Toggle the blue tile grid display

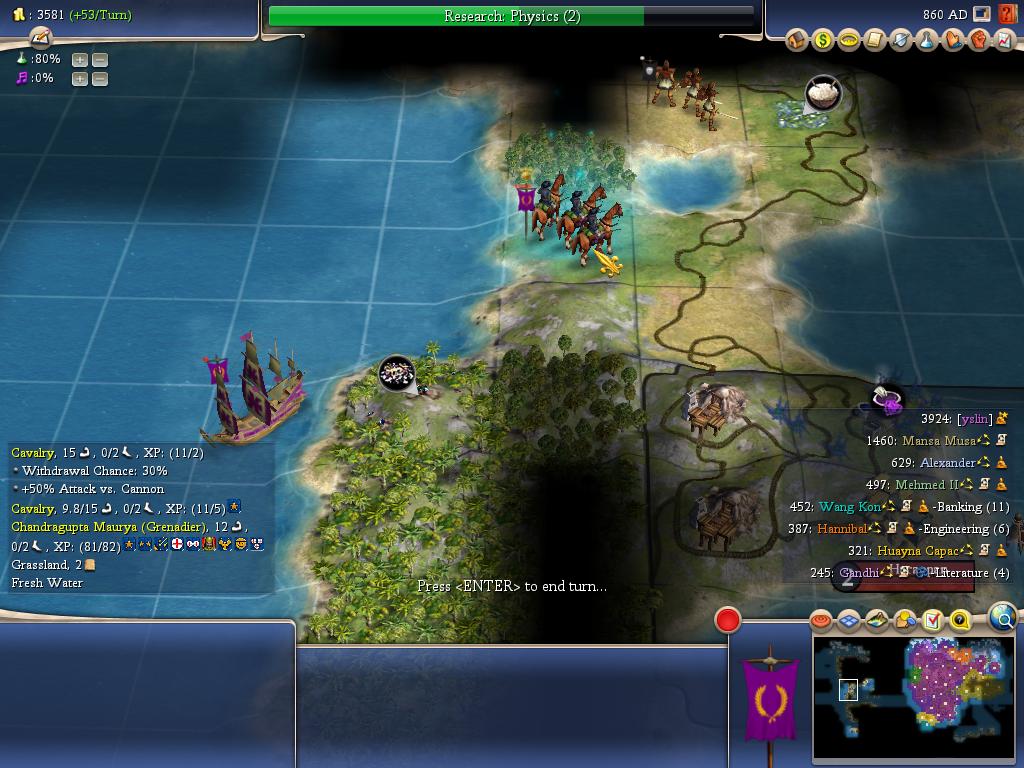(x=849, y=621)
